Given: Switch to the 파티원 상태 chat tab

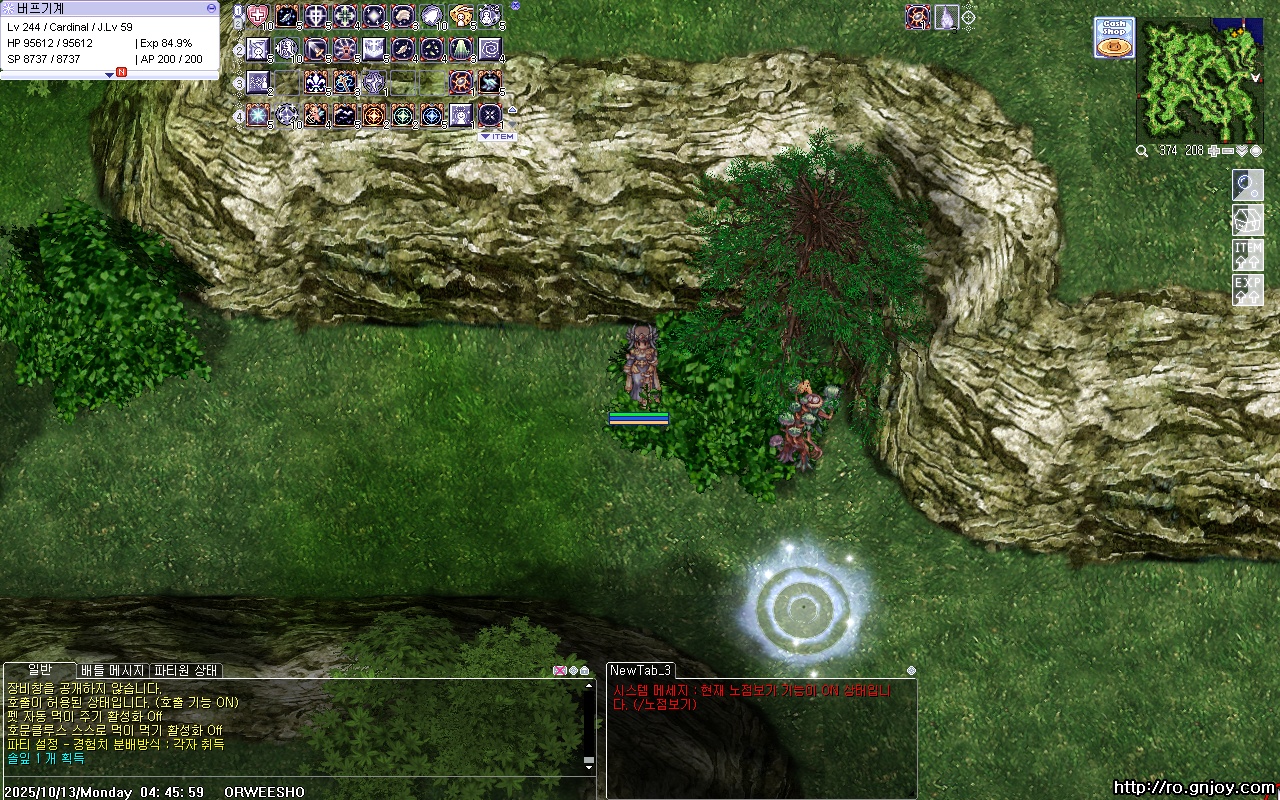Looking at the screenshot, I should pyautogui.click(x=186, y=670).
